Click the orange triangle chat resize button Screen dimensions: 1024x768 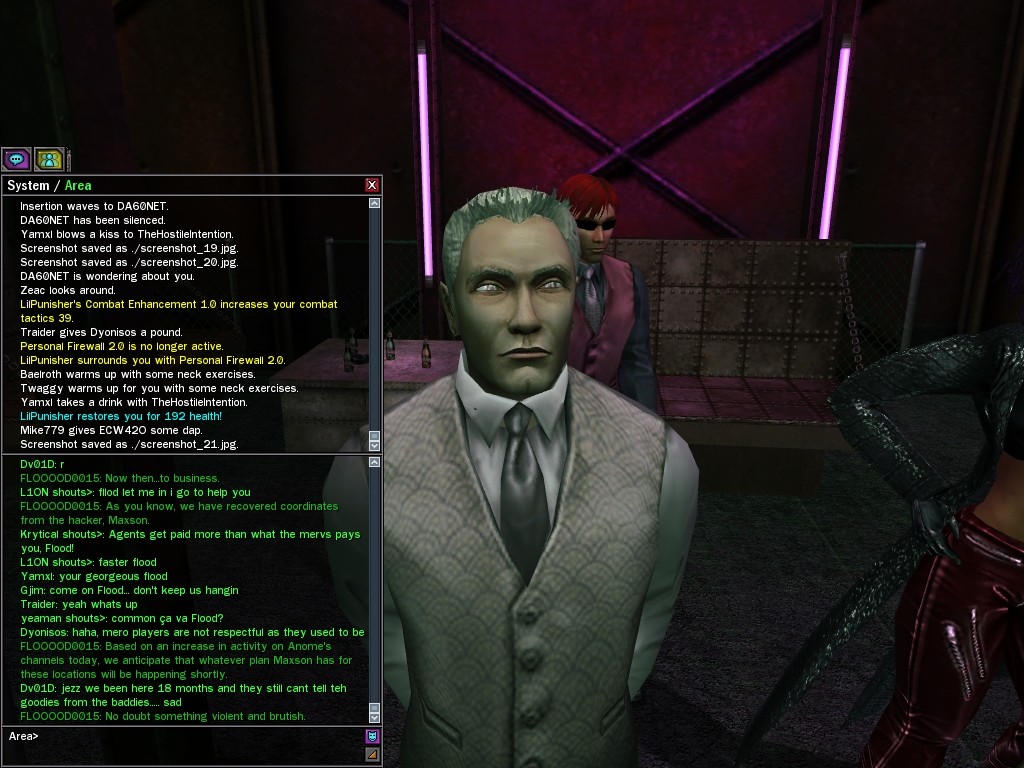pos(372,755)
